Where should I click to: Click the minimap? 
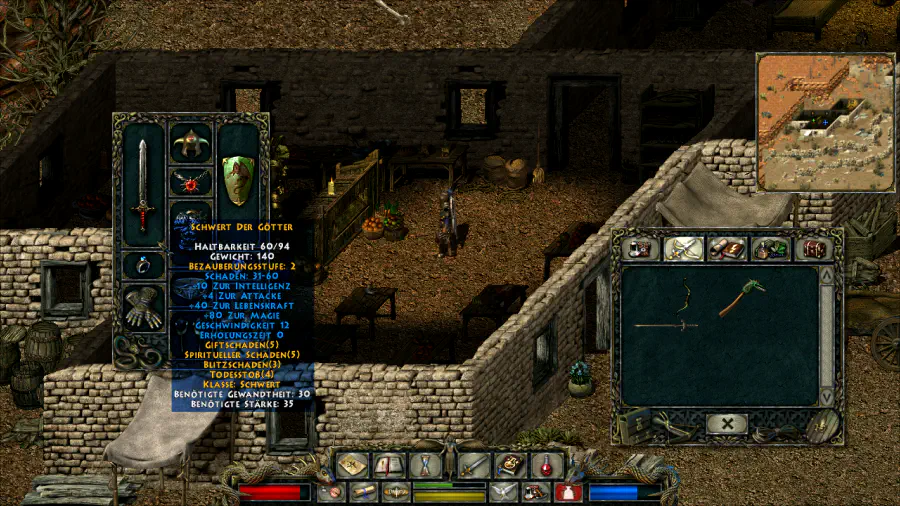coord(825,121)
